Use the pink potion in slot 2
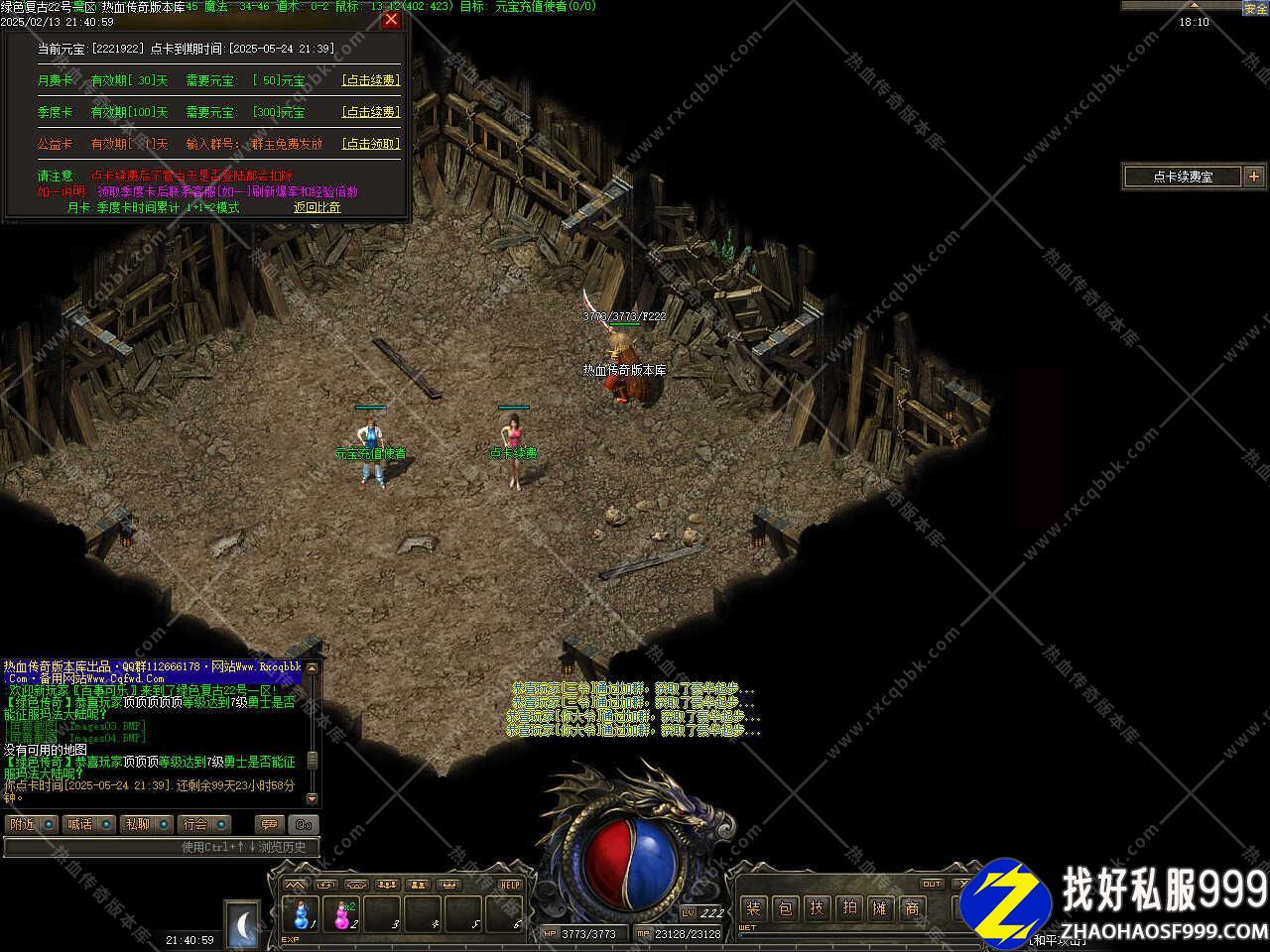This screenshot has height=952, width=1270. 343,913
